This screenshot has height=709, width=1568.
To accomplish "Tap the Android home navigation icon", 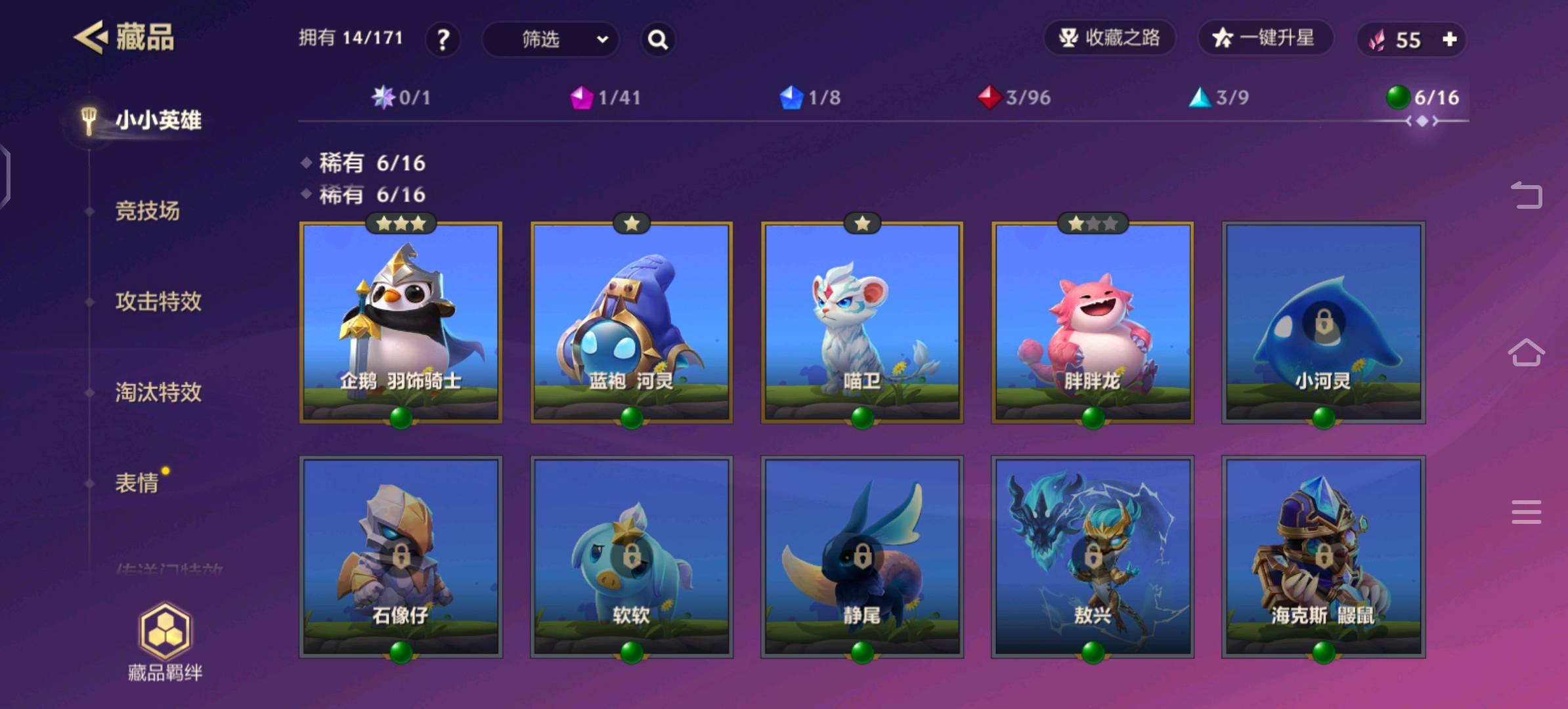I will (1526, 353).
